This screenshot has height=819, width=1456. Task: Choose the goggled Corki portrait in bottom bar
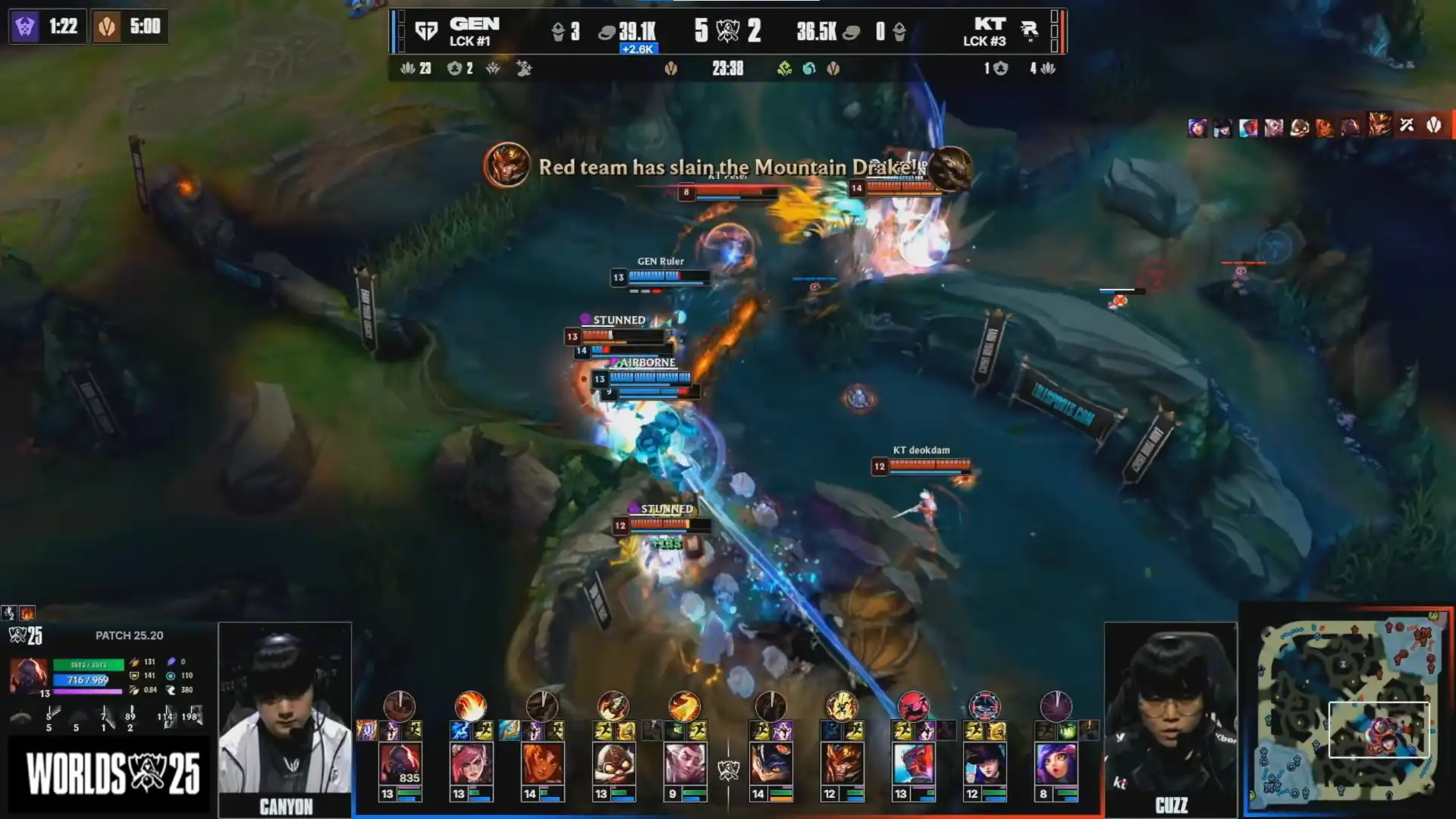(x=613, y=764)
